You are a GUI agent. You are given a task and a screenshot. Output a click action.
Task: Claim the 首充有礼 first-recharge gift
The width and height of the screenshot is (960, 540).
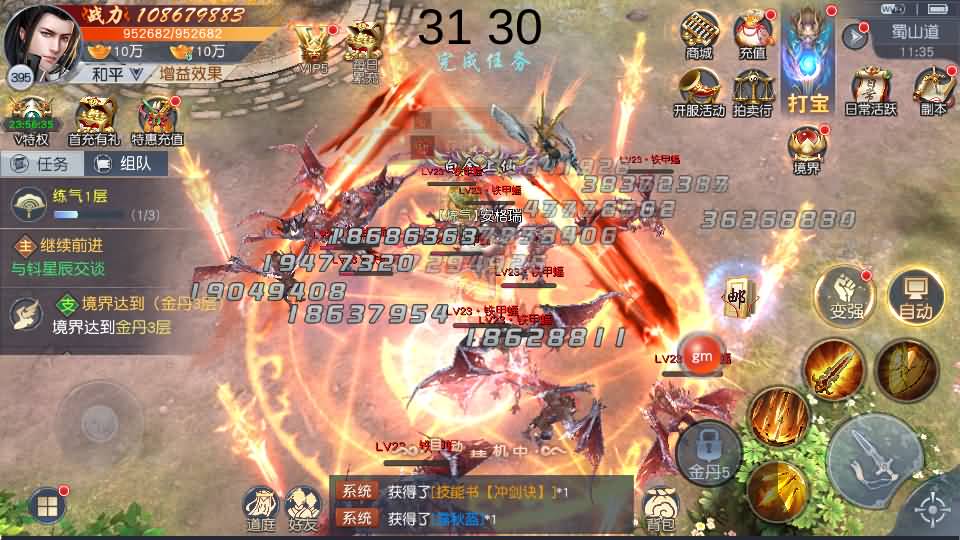pyautogui.click(x=93, y=121)
